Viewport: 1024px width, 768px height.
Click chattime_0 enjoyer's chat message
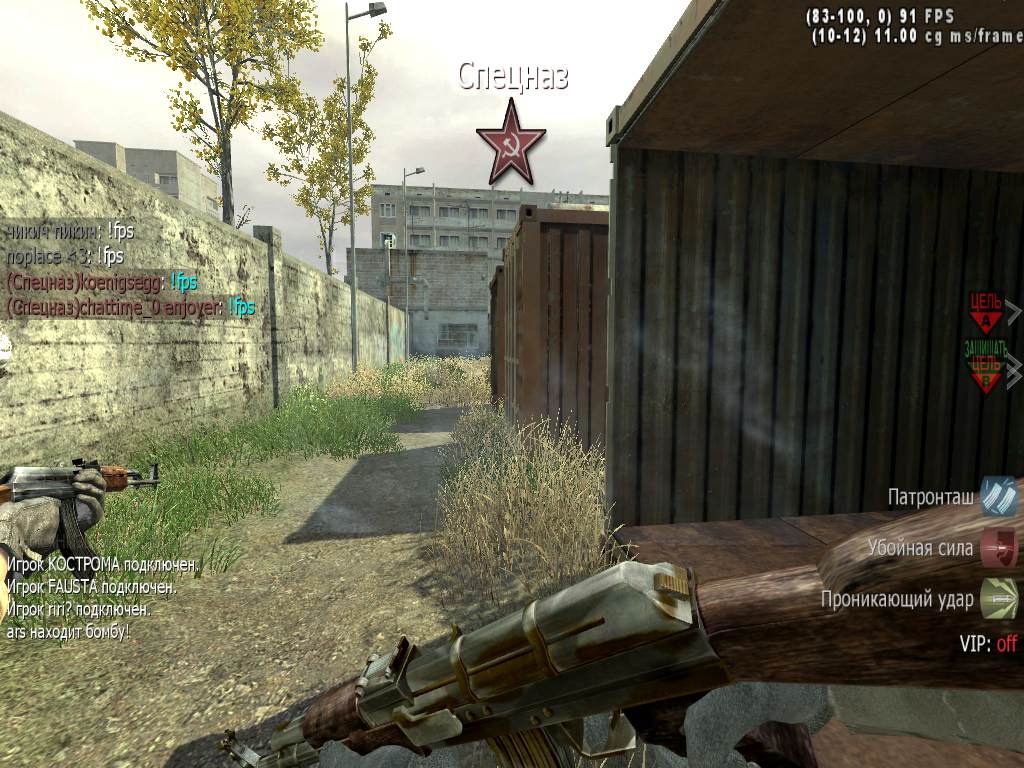pos(130,307)
